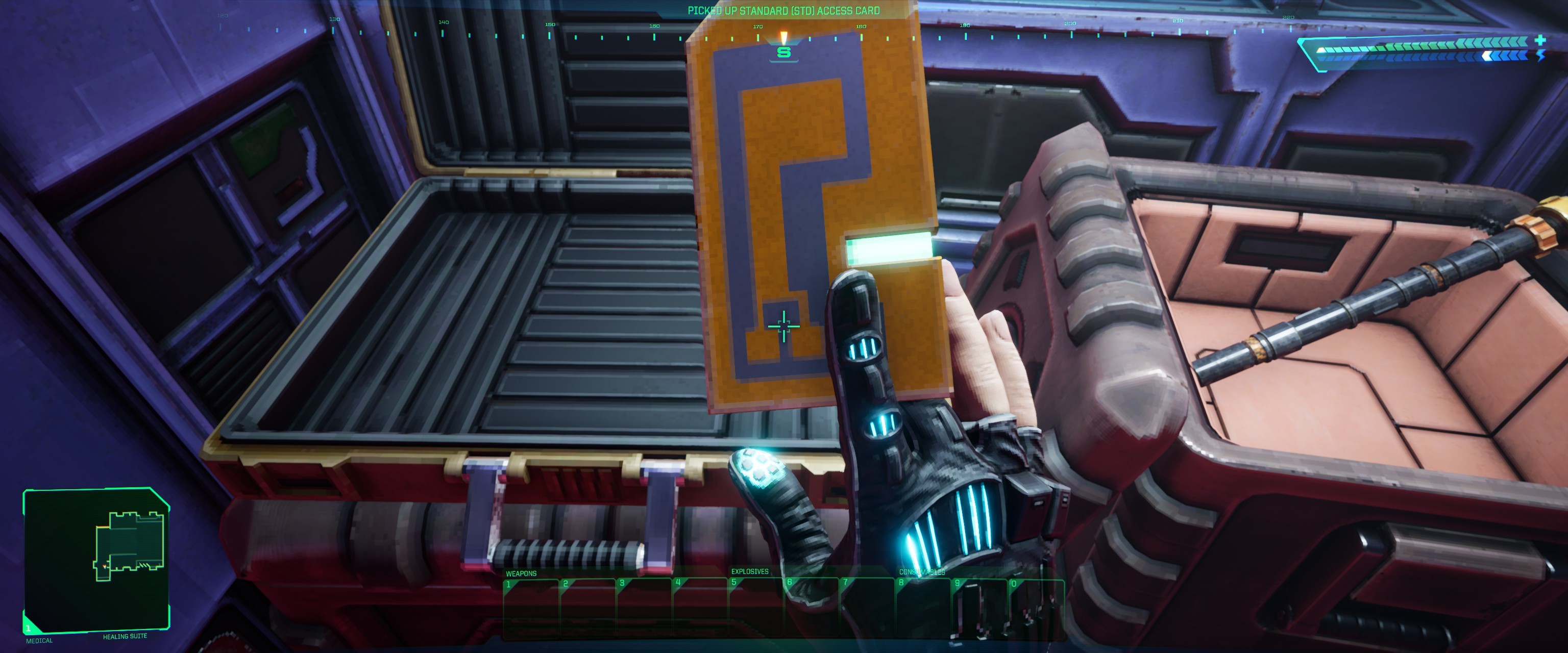1568x653 pixels.
Task: Open the WEAPONS hotbar section label
Action: (521, 573)
